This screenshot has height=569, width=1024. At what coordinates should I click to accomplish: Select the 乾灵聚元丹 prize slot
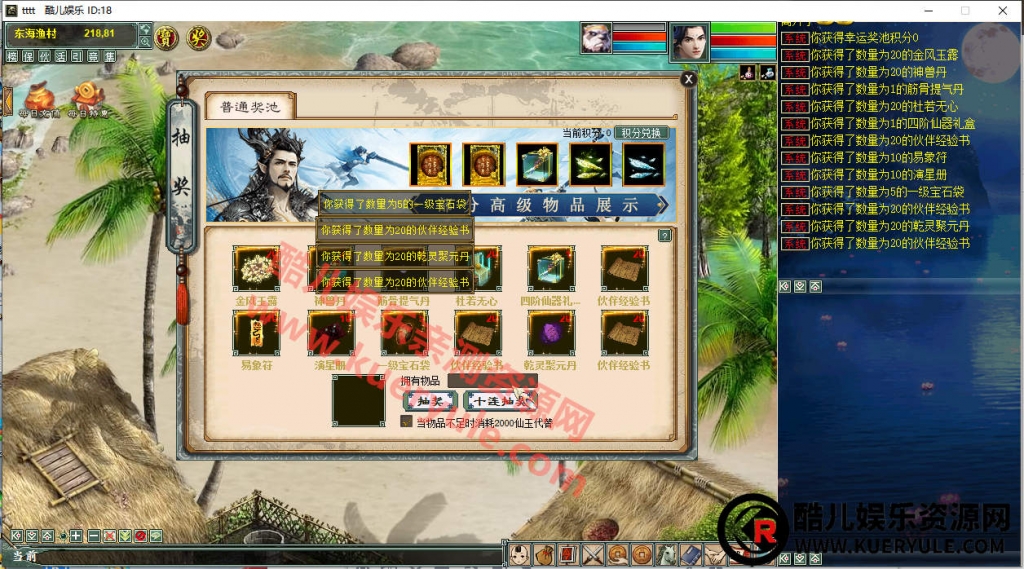pos(550,333)
